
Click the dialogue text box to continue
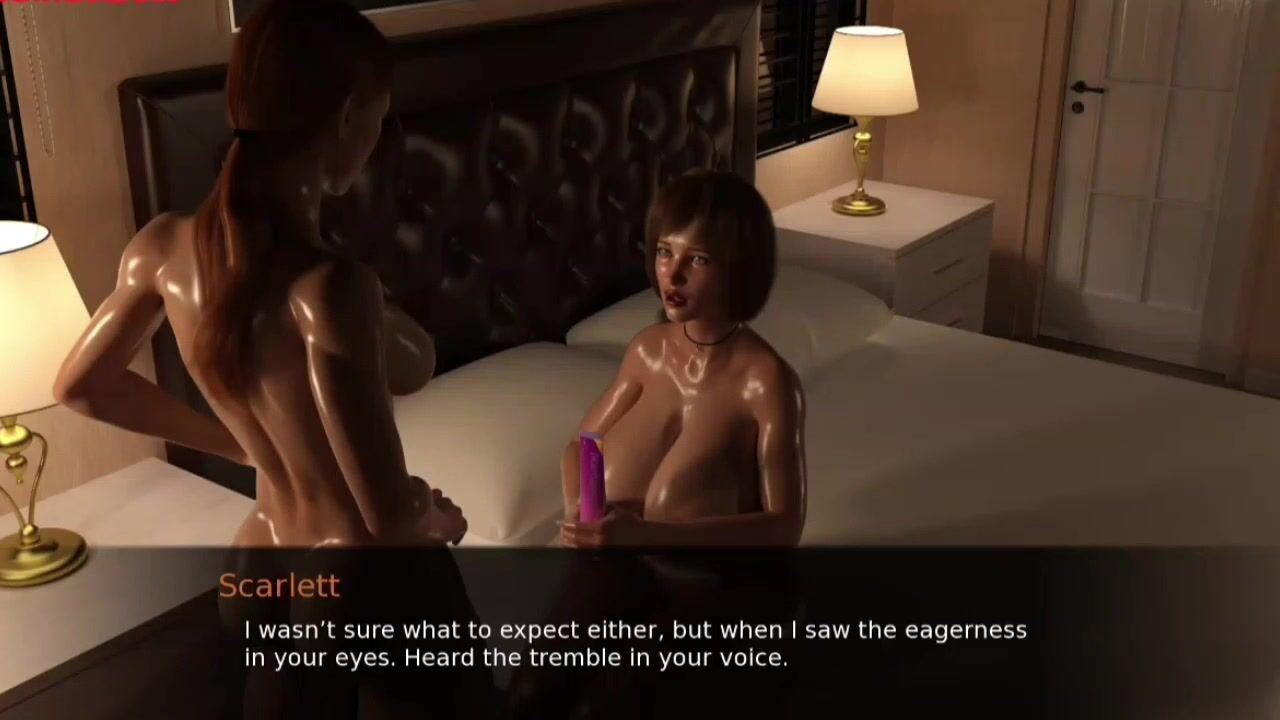(x=636, y=644)
